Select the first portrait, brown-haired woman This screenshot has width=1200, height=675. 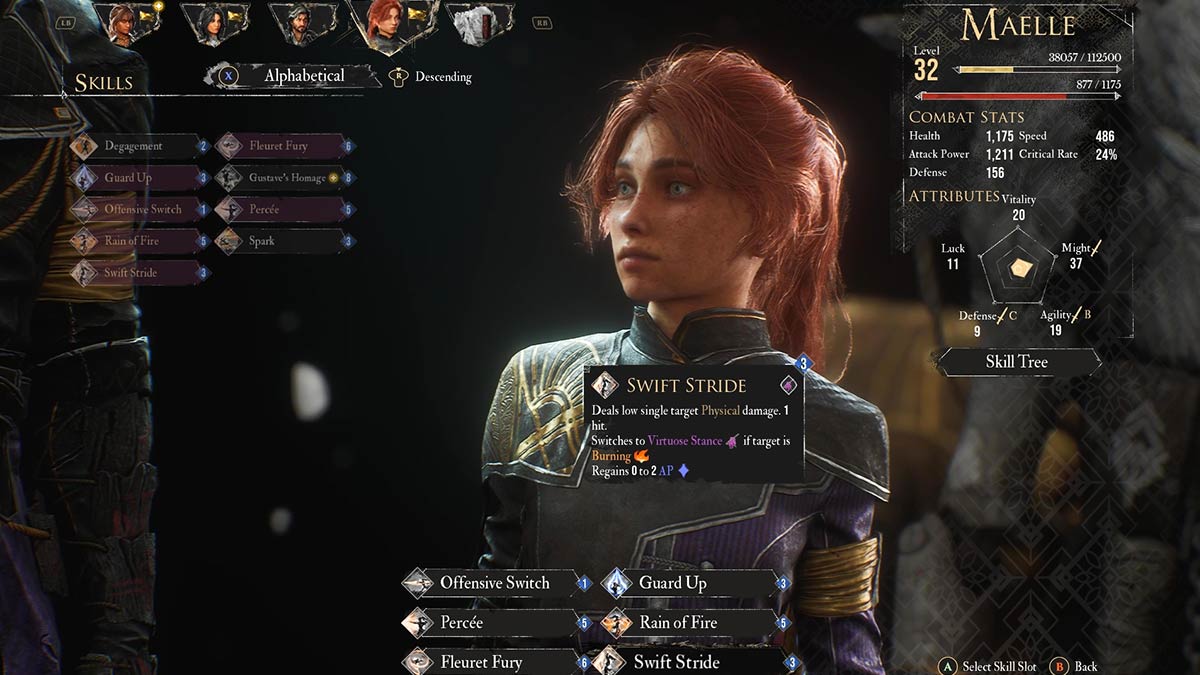click(x=124, y=24)
